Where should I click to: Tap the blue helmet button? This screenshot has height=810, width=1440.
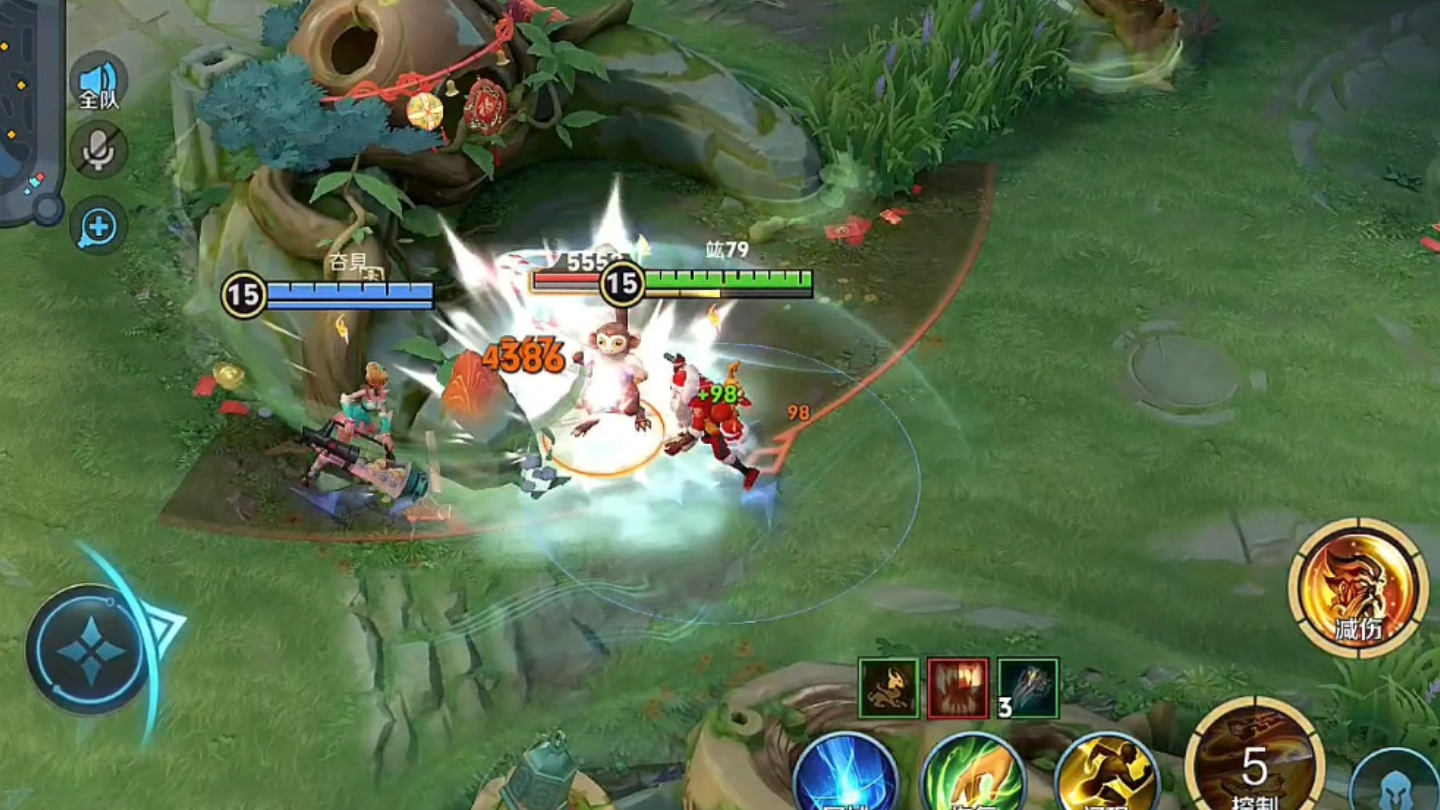click(x=1397, y=782)
